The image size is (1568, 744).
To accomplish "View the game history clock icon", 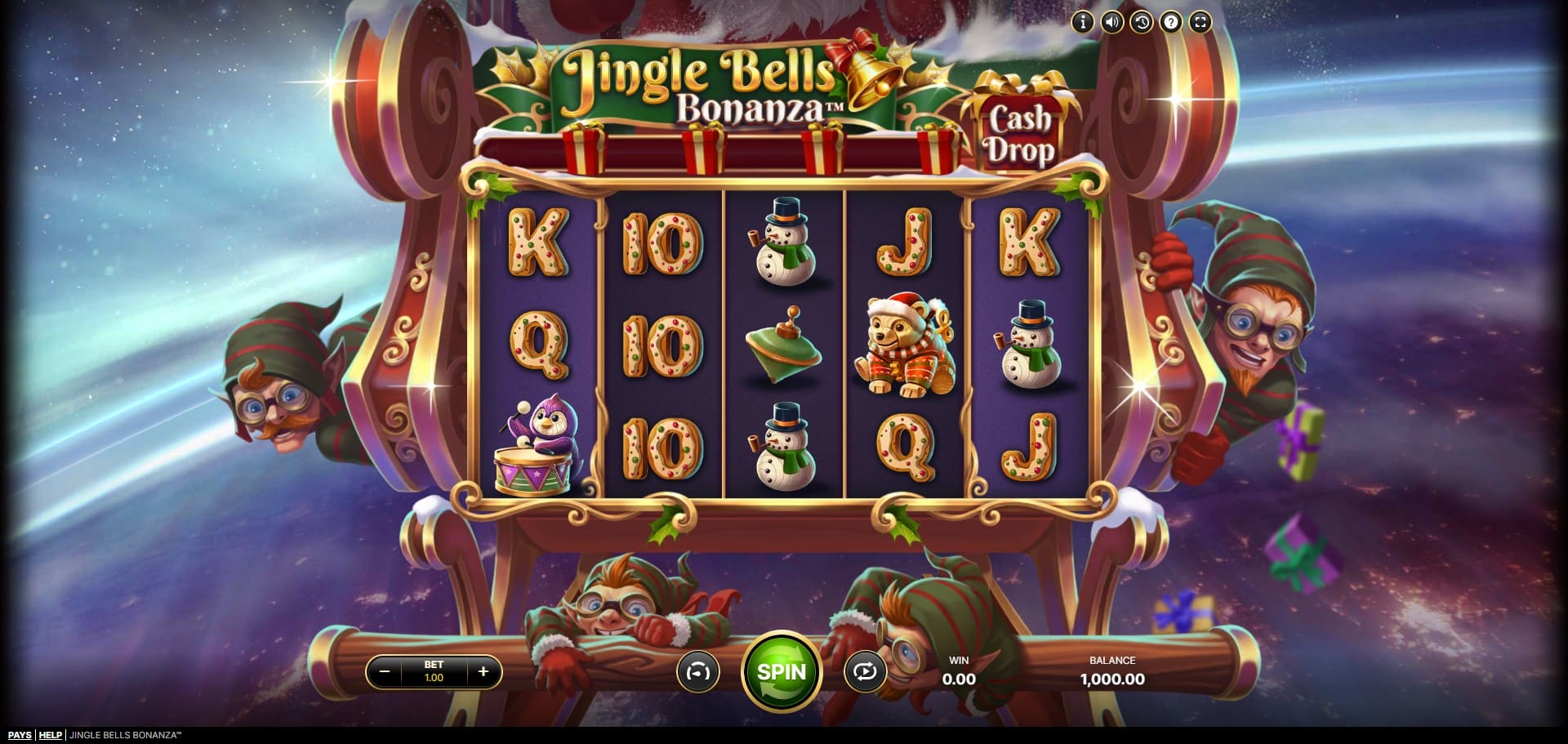I will click(x=1142, y=22).
